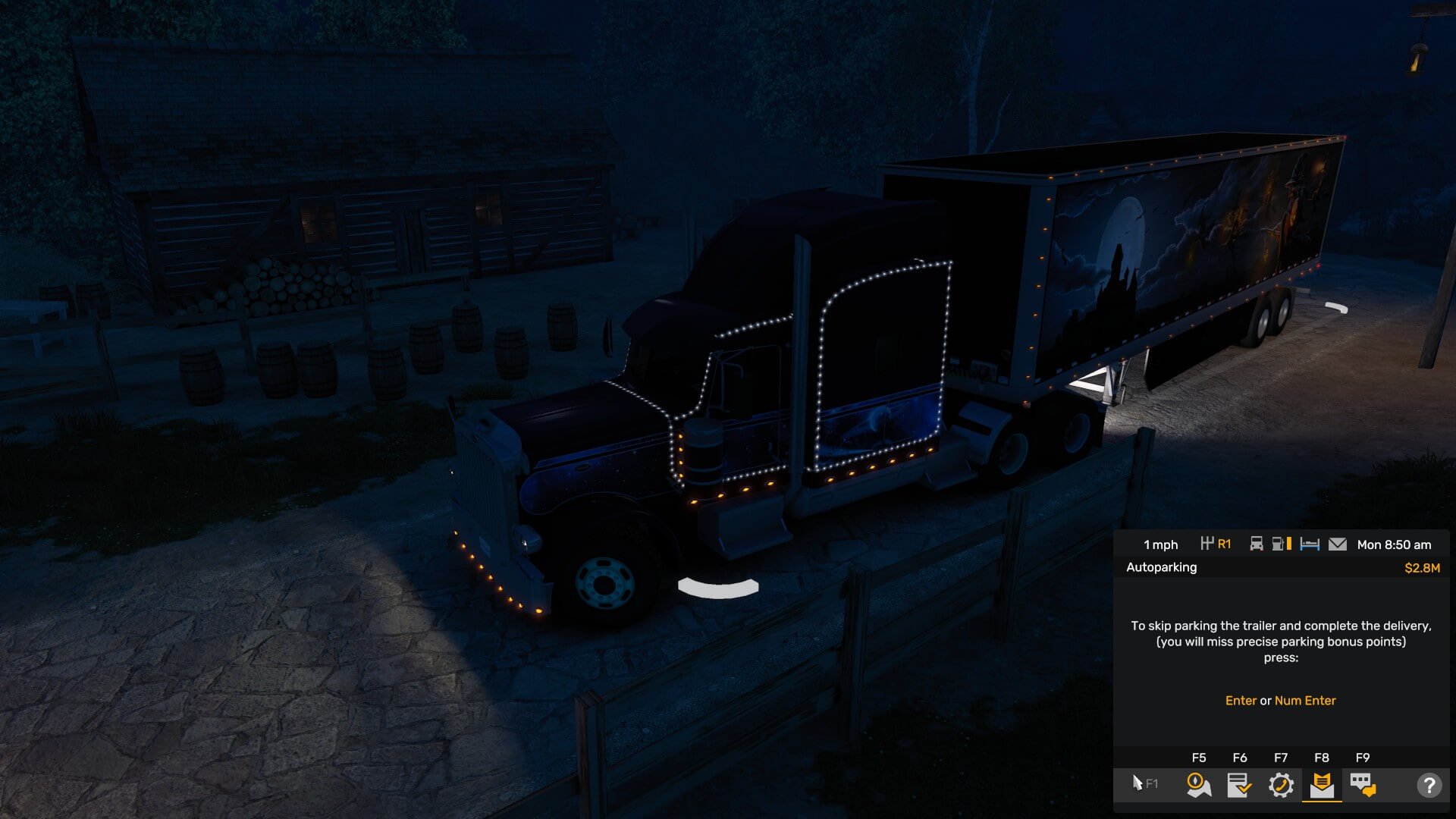This screenshot has width=1456, height=819.
Task: Activate the F1 mouse cursor icon
Action: [1144, 783]
